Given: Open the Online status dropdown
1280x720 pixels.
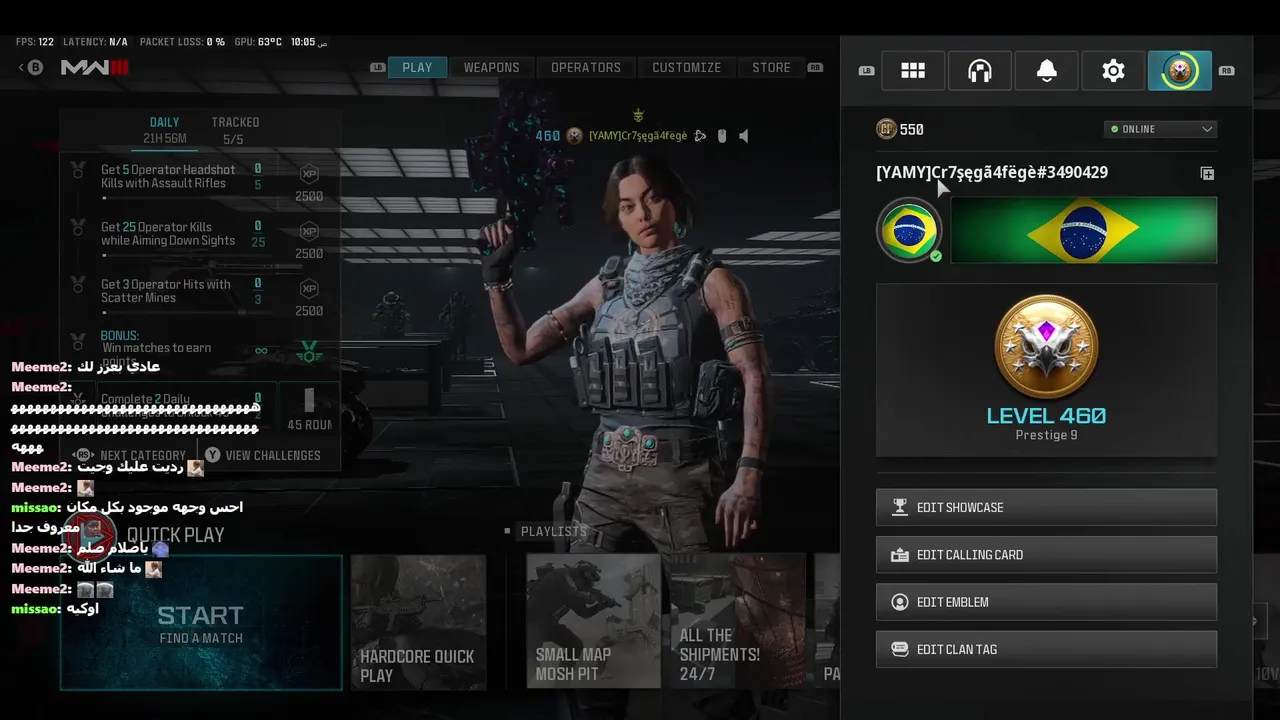Looking at the screenshot, I should (1160, 129).
